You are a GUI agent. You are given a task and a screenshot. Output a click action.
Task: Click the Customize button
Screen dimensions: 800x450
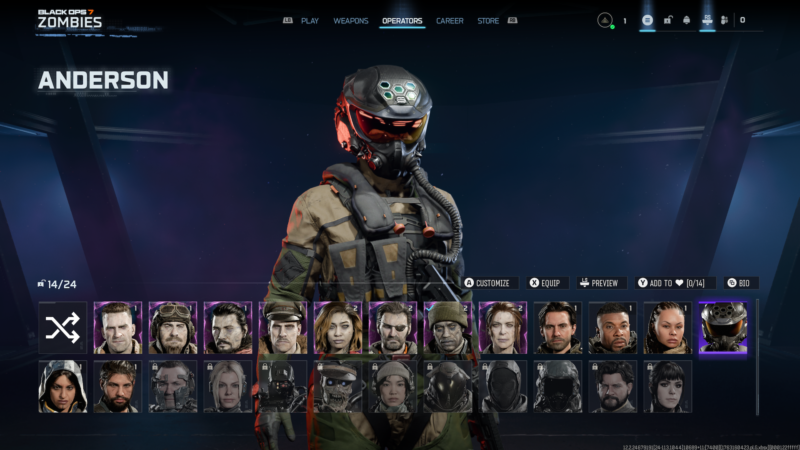pyautogui.click(x=488, y=283)
